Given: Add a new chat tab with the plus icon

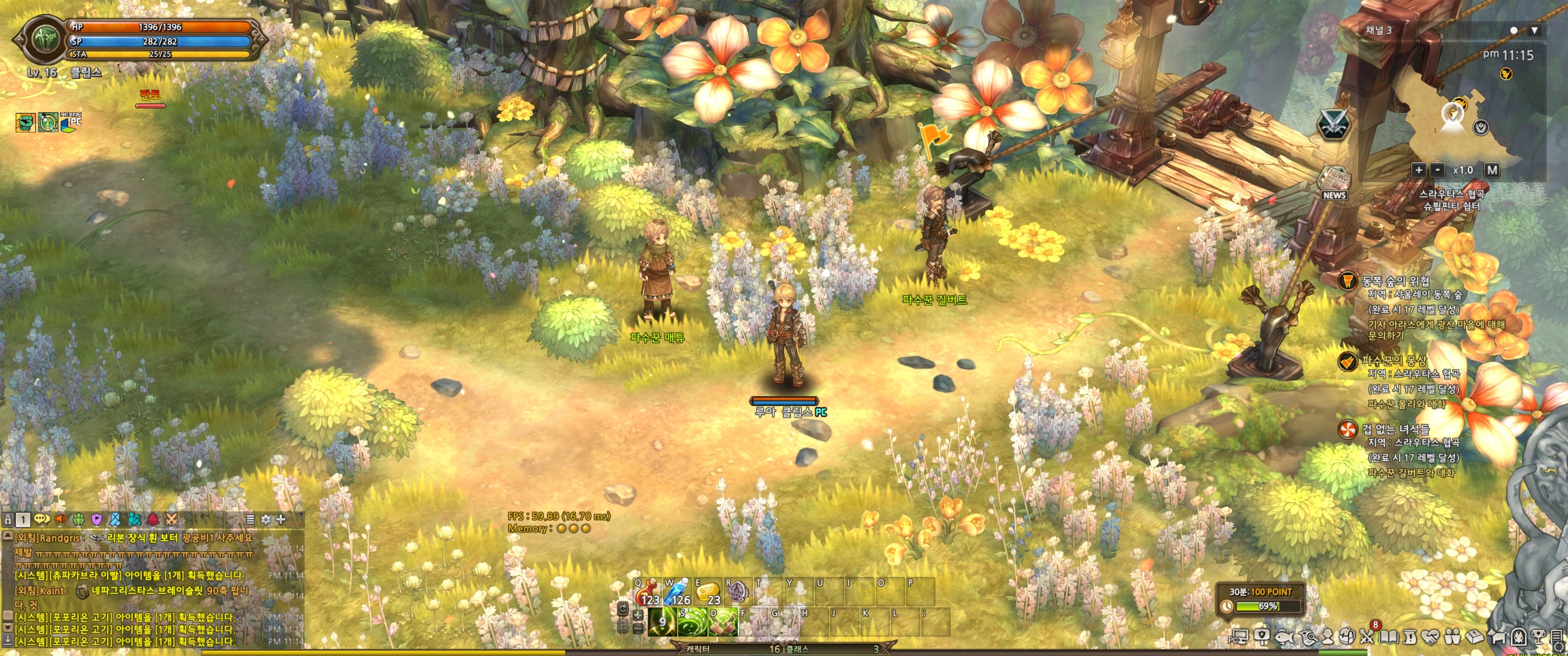Looking at the screenshot, I should click(x=281, y=519).
